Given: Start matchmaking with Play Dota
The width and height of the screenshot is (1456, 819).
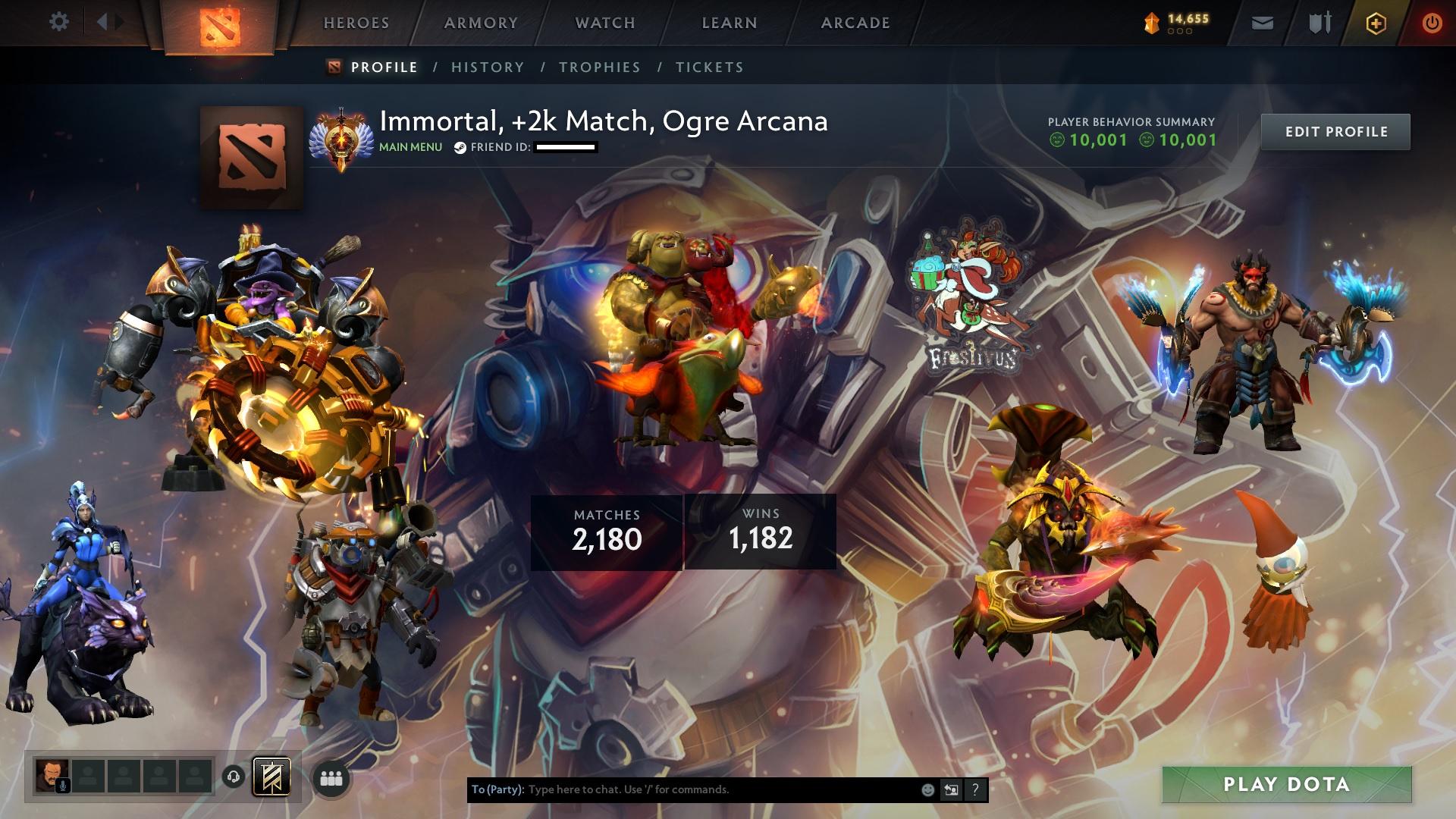Looking at the screenshot, I should coord(1286,785).
